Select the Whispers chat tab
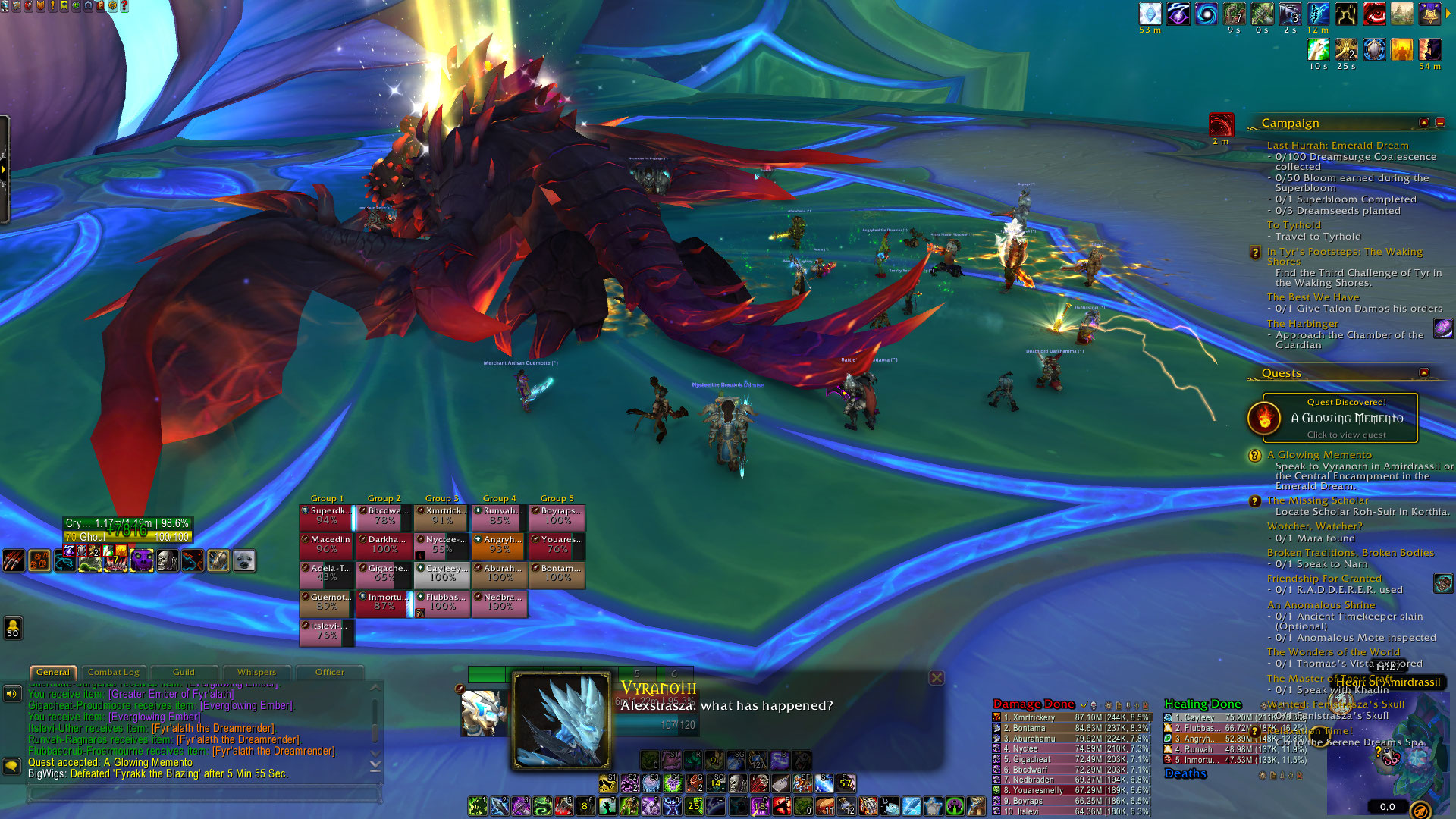This screenshot has height=819, width=1456. [256, 672]
